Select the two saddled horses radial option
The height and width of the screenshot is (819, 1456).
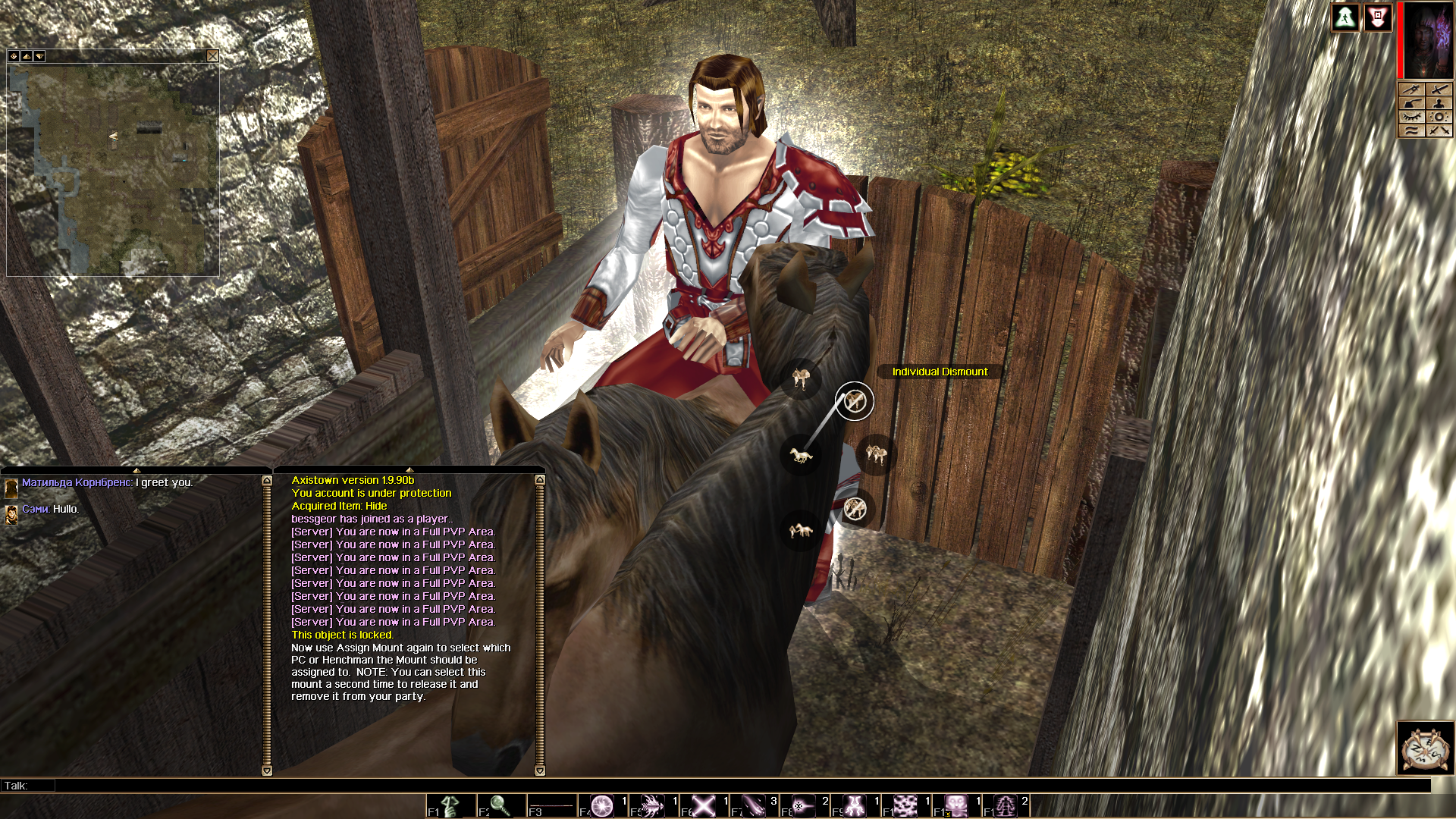(876, 454)
